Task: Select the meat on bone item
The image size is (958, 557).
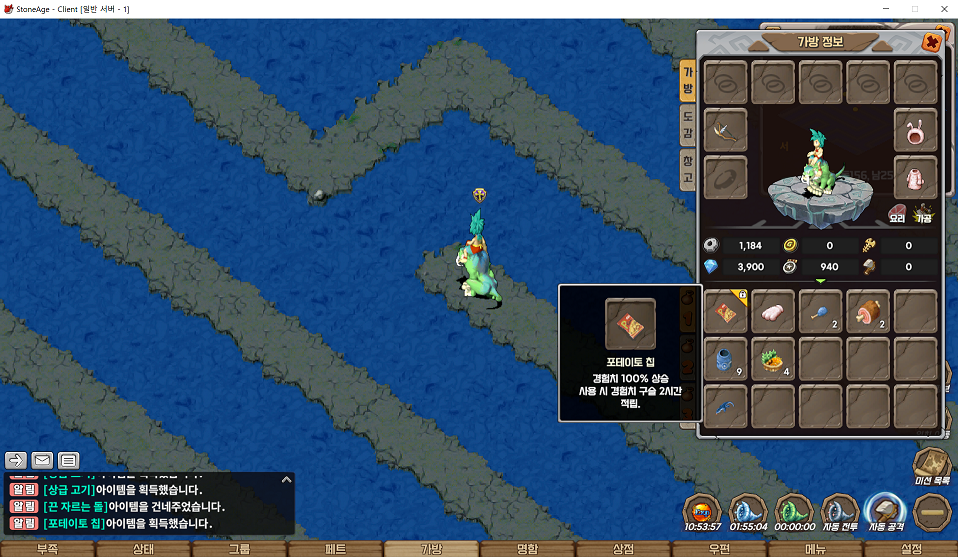Action: pos(867,312)
